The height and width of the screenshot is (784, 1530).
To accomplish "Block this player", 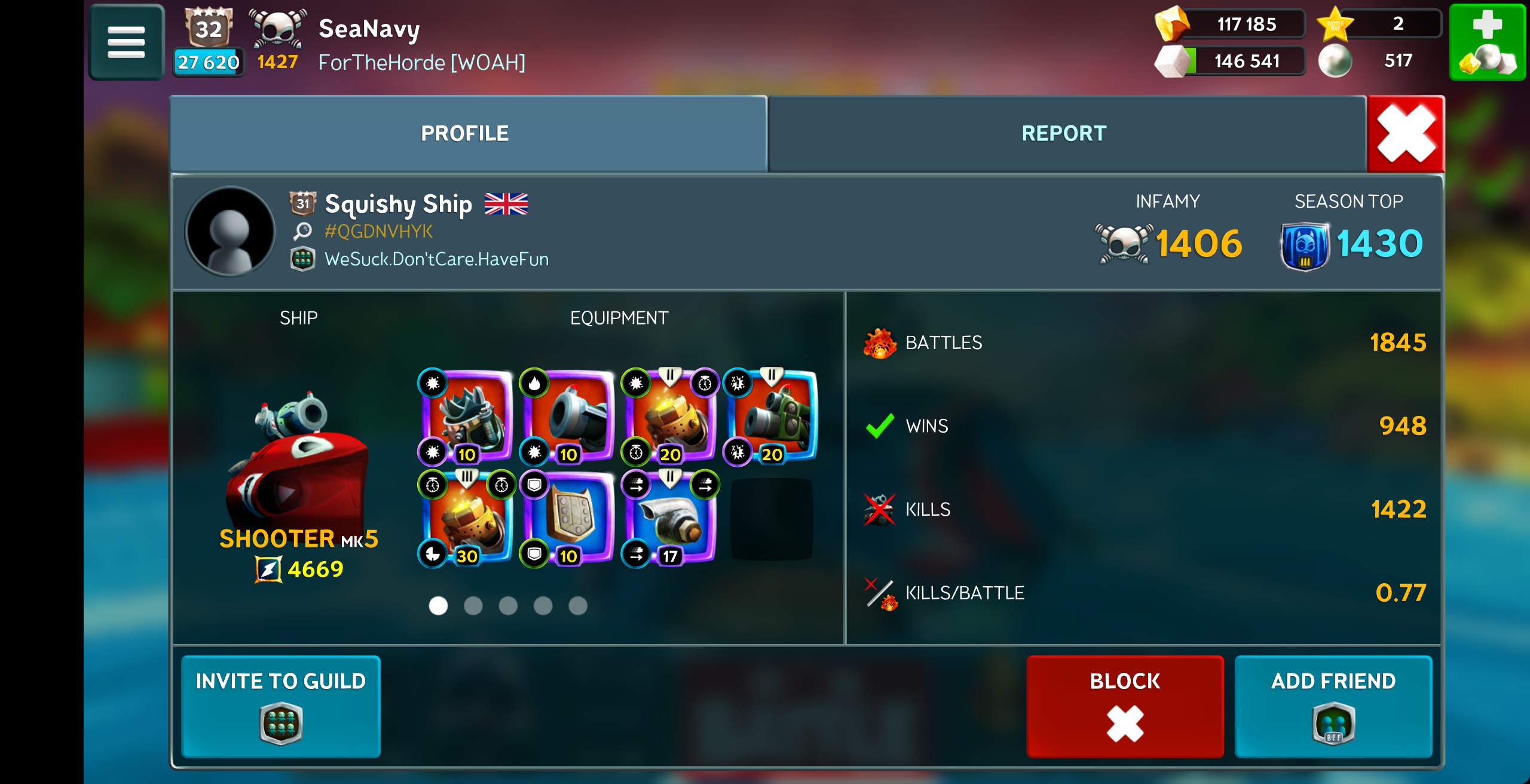I will [1124, 706].
